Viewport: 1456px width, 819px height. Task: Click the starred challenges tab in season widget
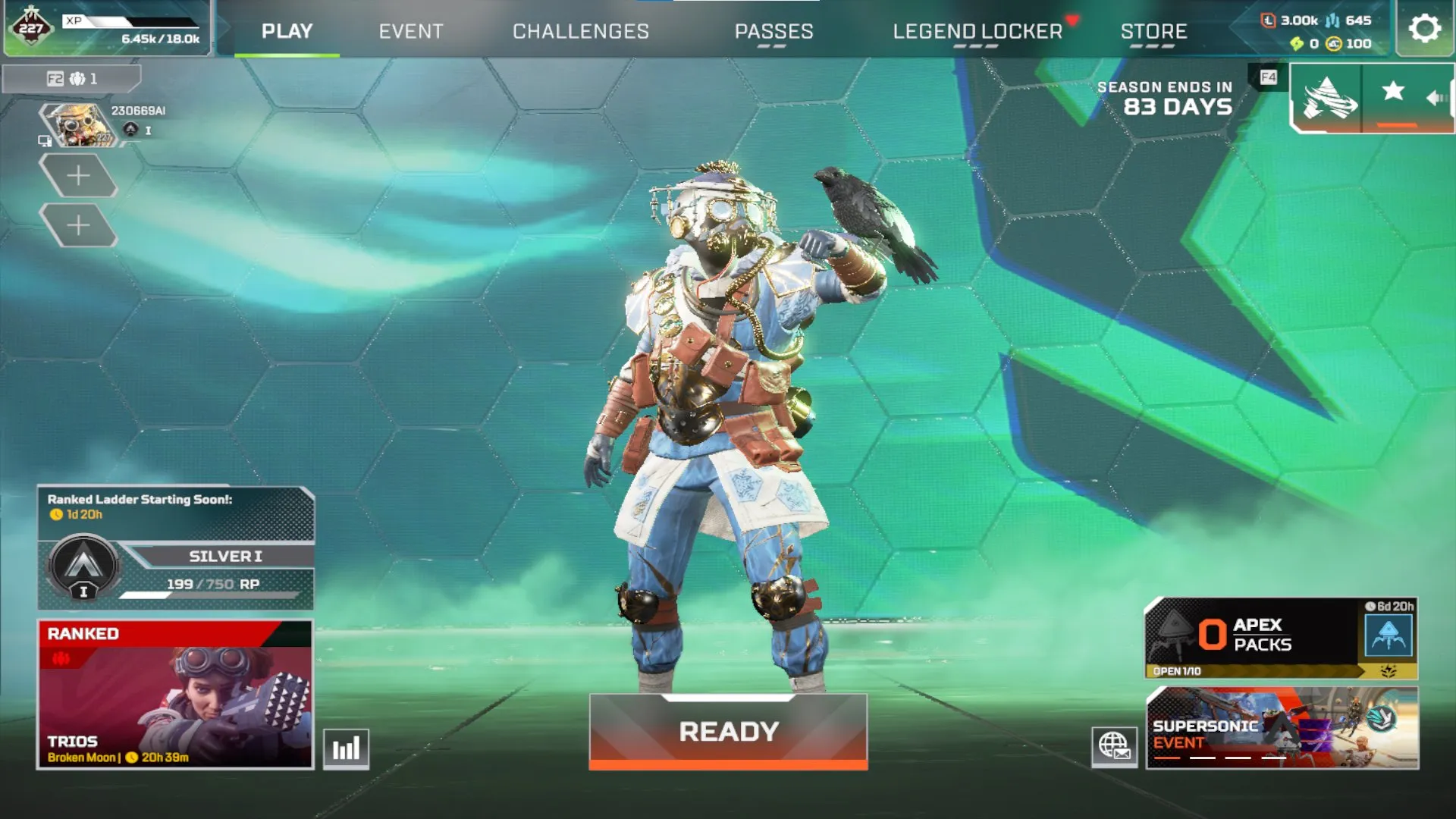pos(1394,91)
